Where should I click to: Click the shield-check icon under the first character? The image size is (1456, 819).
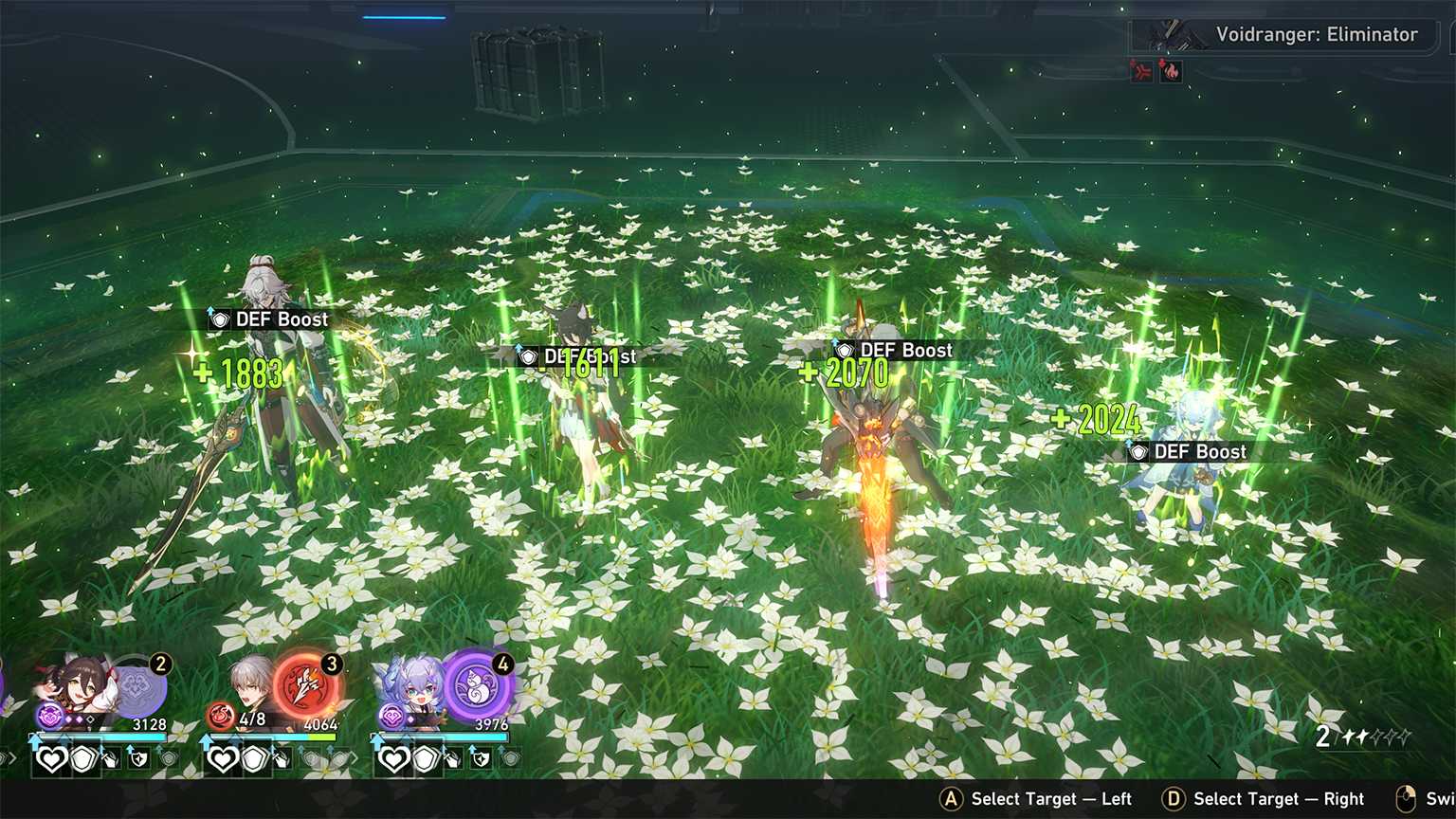click(x=138, y=761)
